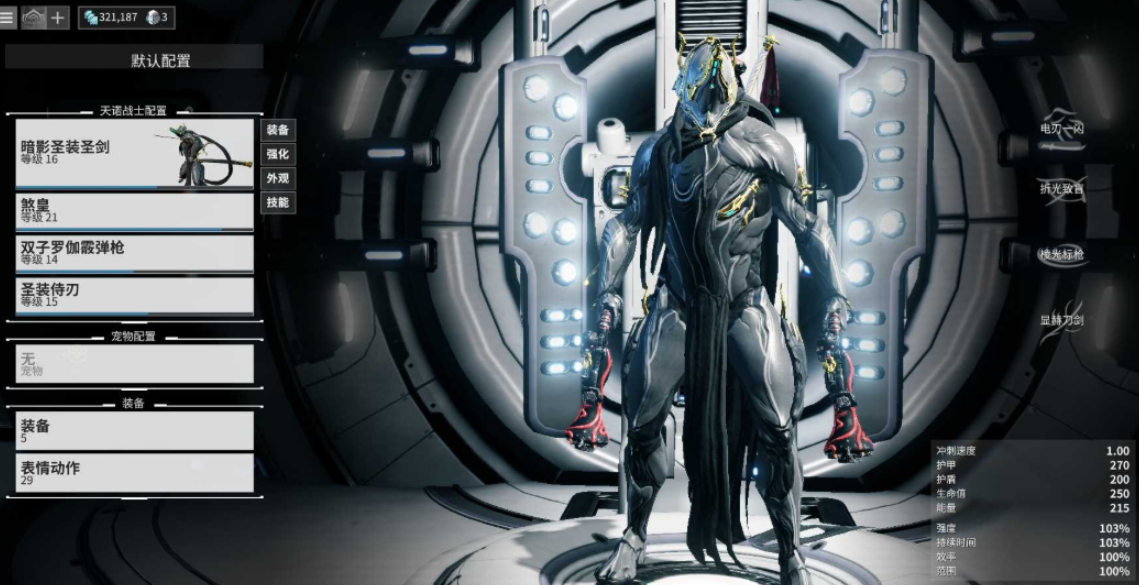
Task: Open the 默认配置 loadout selector
Action: [134, 60]
